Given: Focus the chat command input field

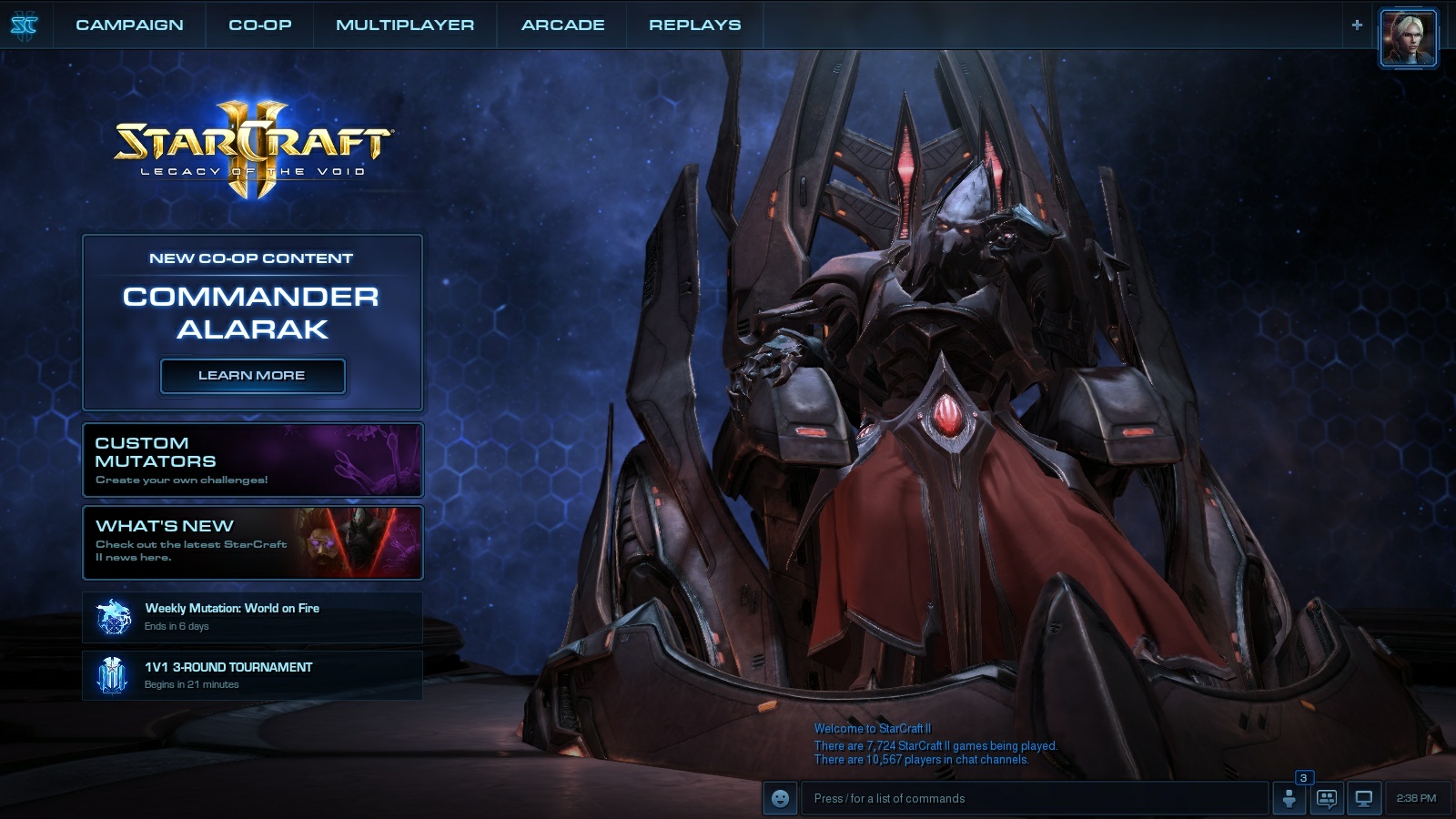Looking at the screenshot, I should coord(1033,798).
